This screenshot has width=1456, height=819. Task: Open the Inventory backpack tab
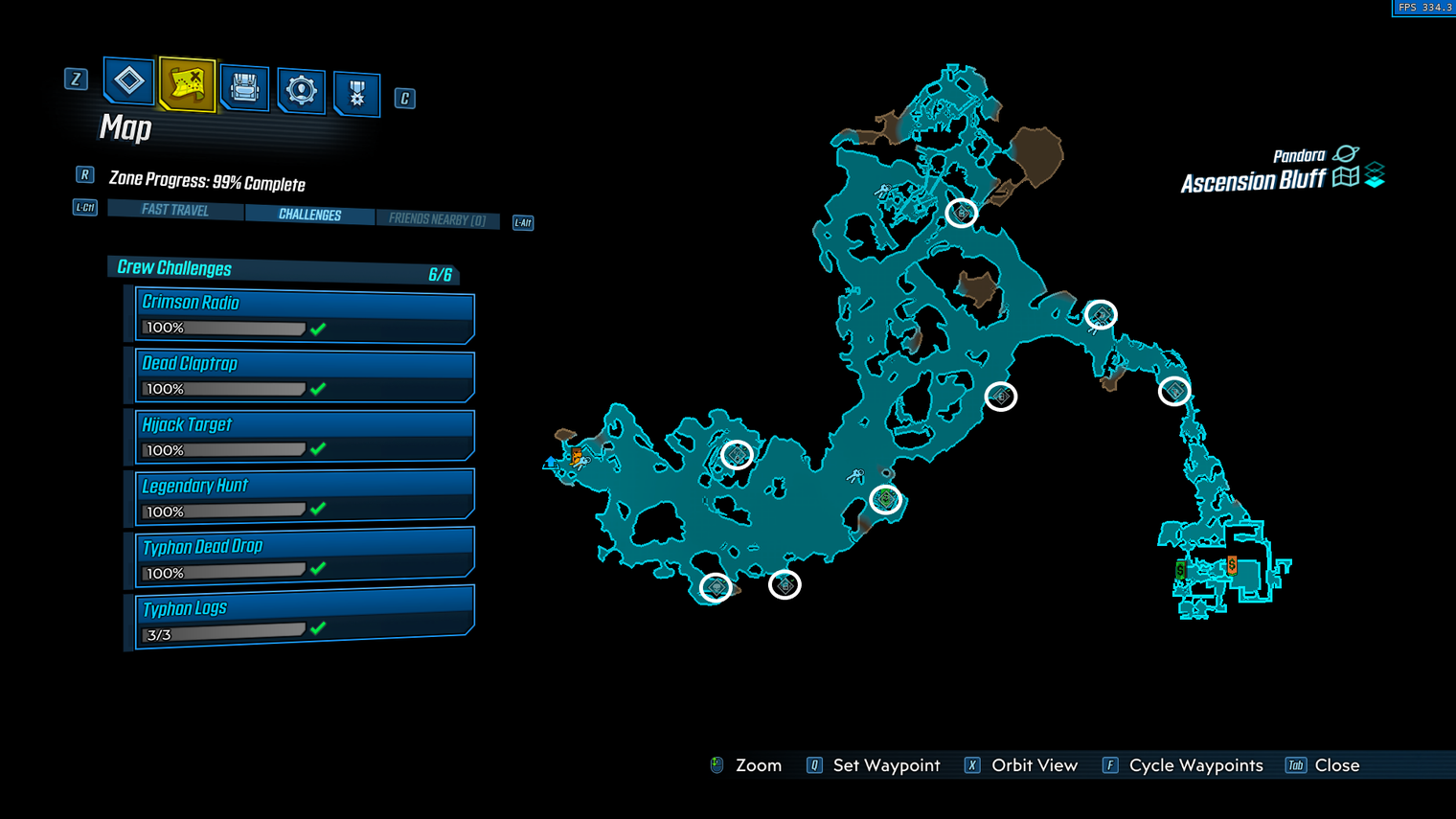pos(244,88)
